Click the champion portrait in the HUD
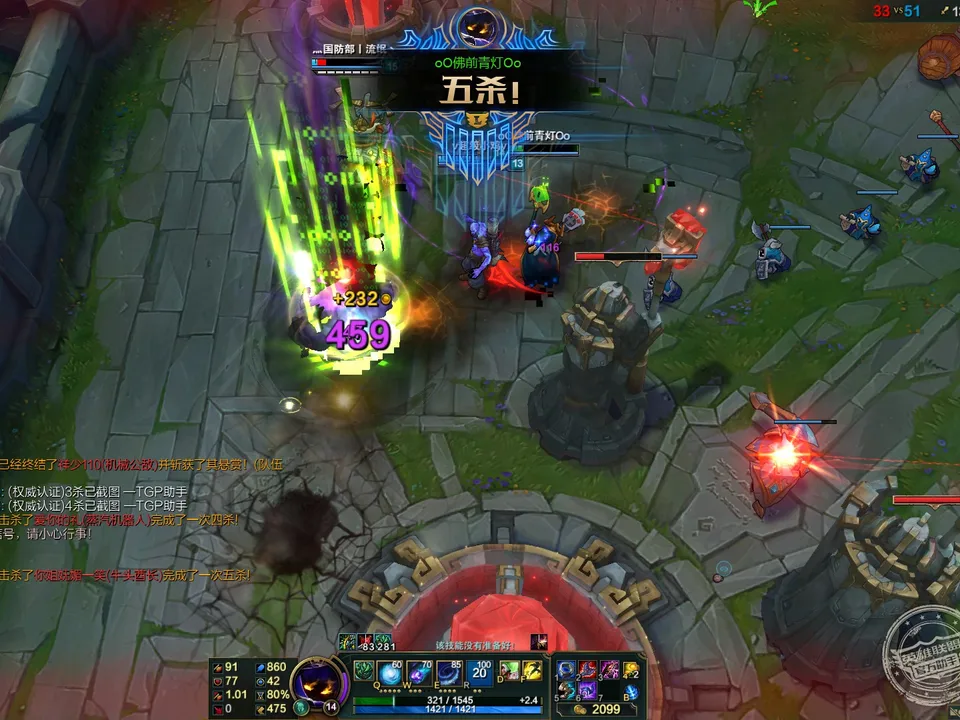Viewport: 960px width, 720px height. coord(319,681)
